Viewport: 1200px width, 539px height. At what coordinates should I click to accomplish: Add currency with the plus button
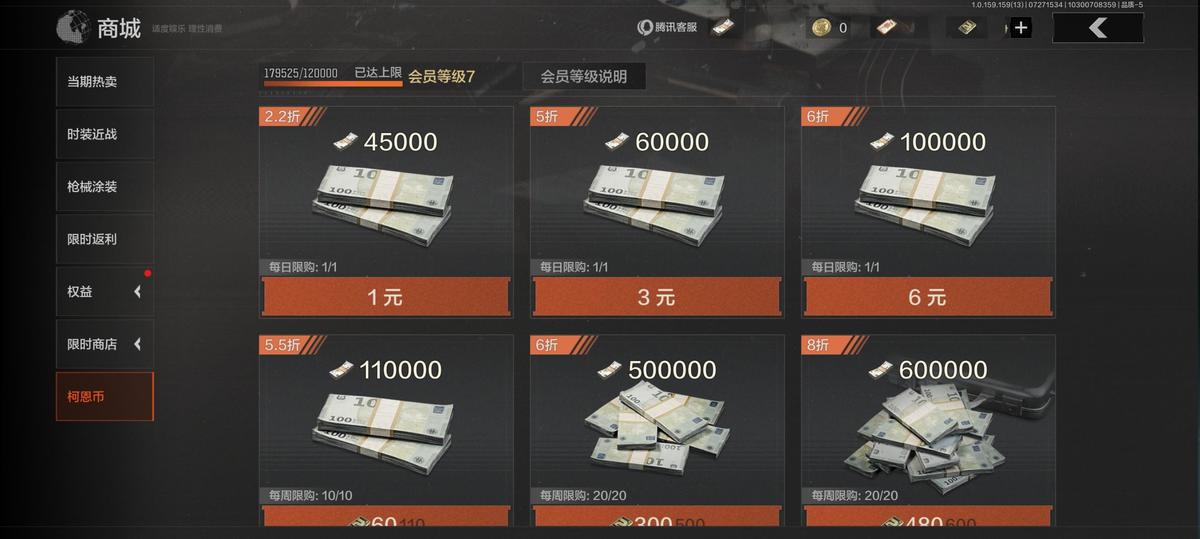pyautogui.click(x=1020, y=28)
